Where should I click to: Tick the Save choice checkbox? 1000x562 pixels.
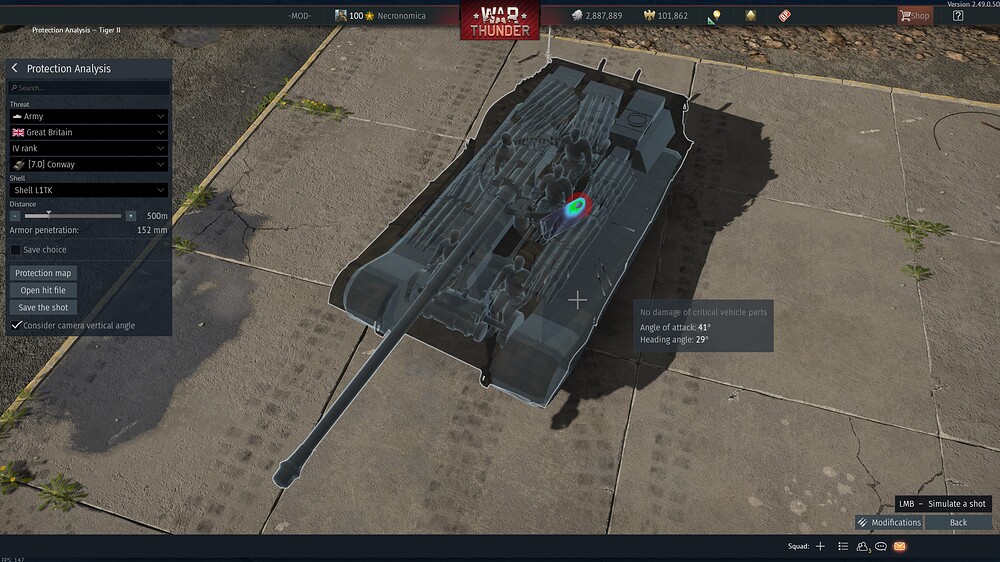(x=16, y=250)
